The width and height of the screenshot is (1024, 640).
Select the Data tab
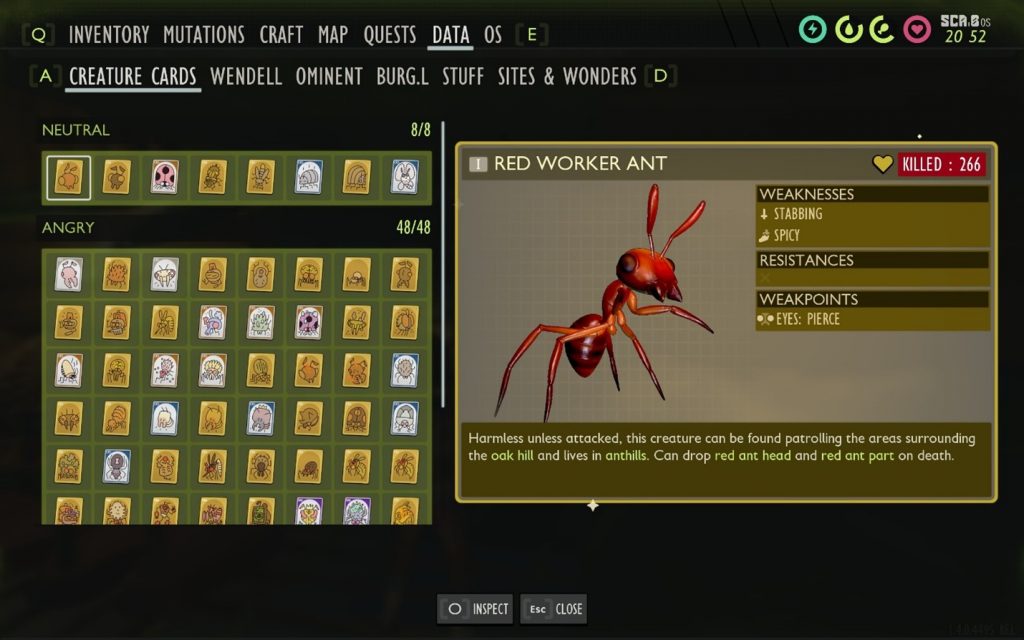click(x=451, y=35)
